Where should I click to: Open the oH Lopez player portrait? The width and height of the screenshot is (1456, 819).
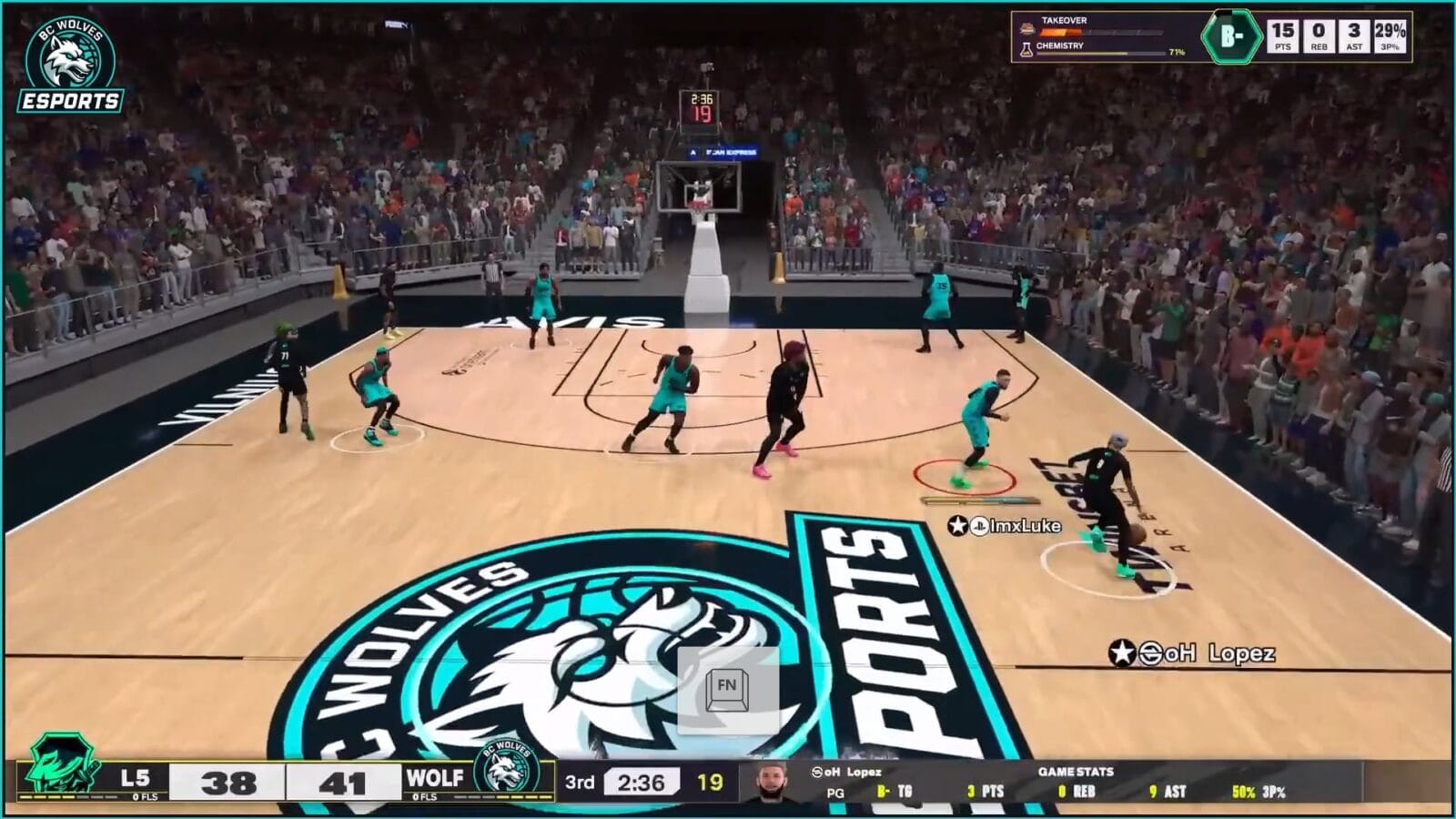[x=772, y=782]
